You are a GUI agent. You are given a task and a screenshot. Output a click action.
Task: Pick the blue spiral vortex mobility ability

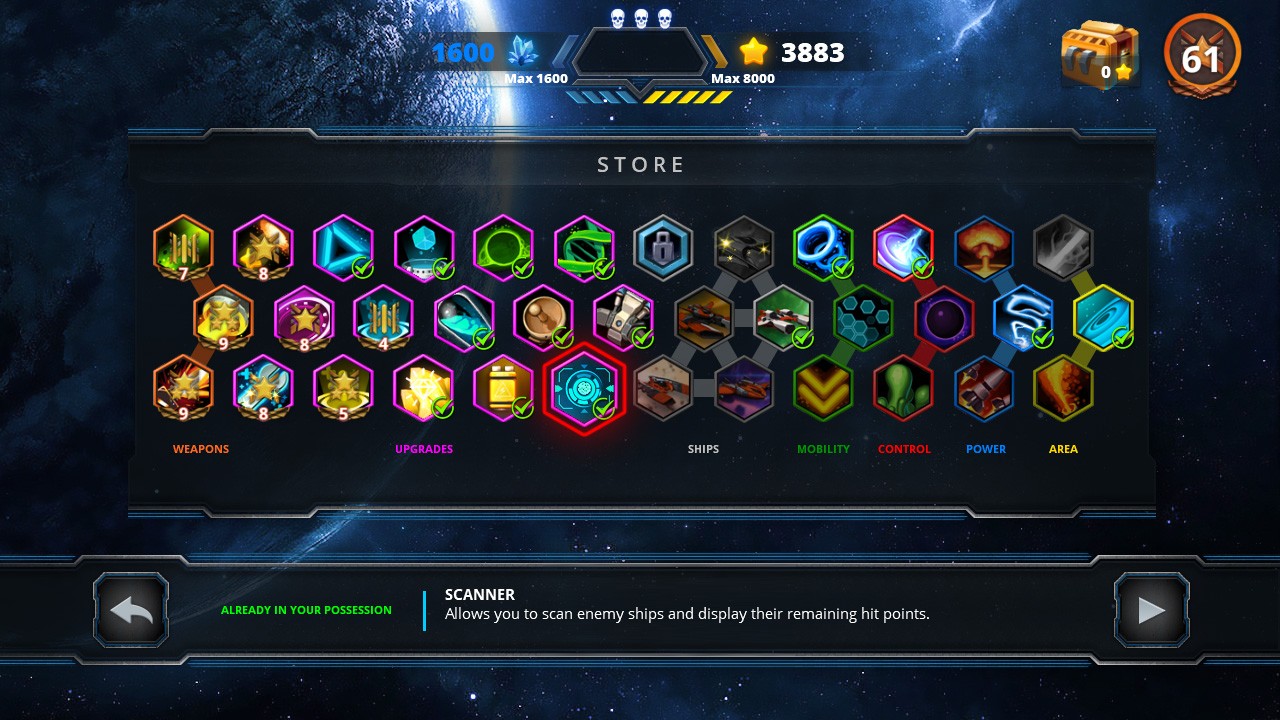(823, 248)
